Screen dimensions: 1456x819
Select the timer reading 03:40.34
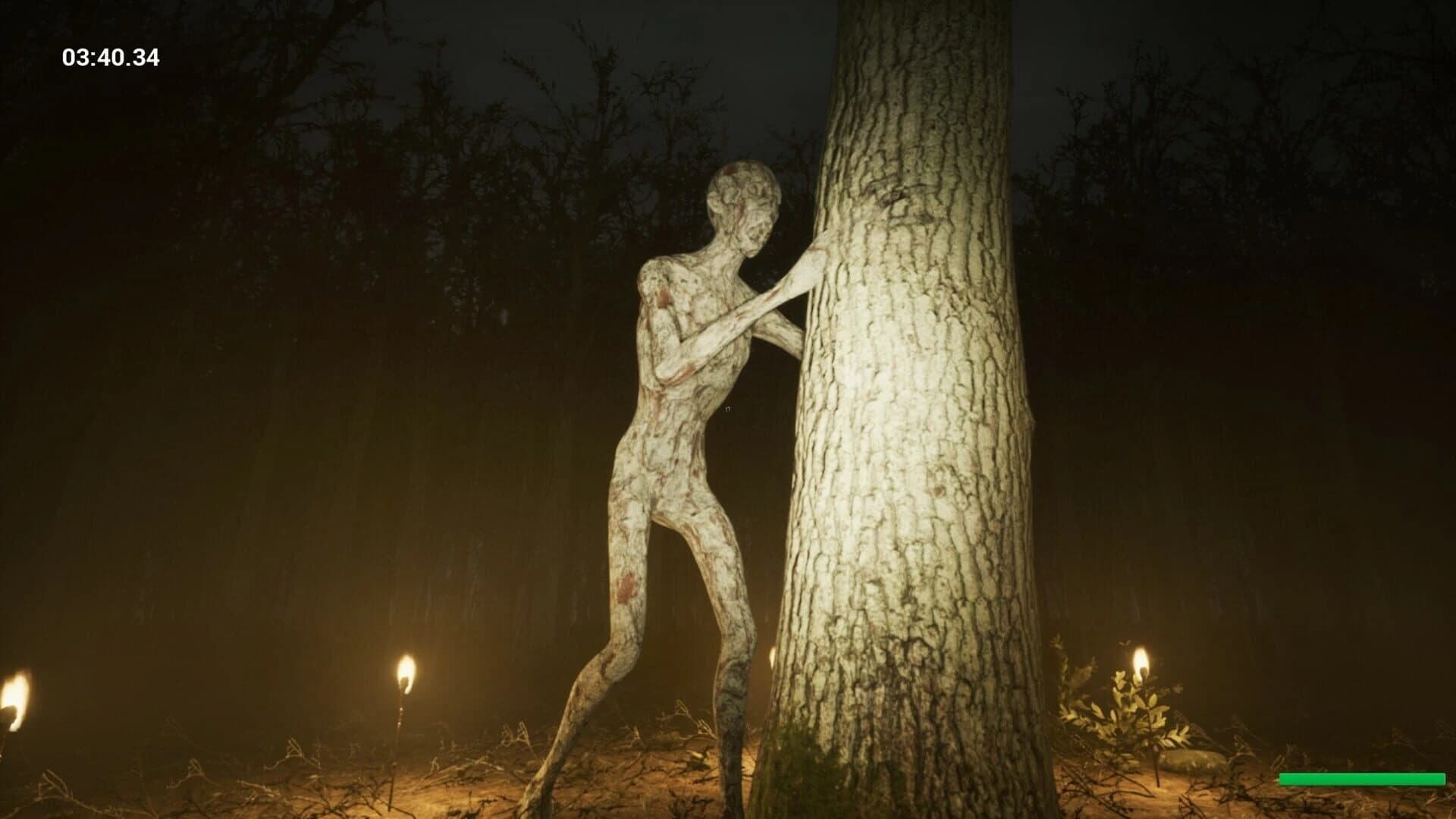[x=110, y=55]
